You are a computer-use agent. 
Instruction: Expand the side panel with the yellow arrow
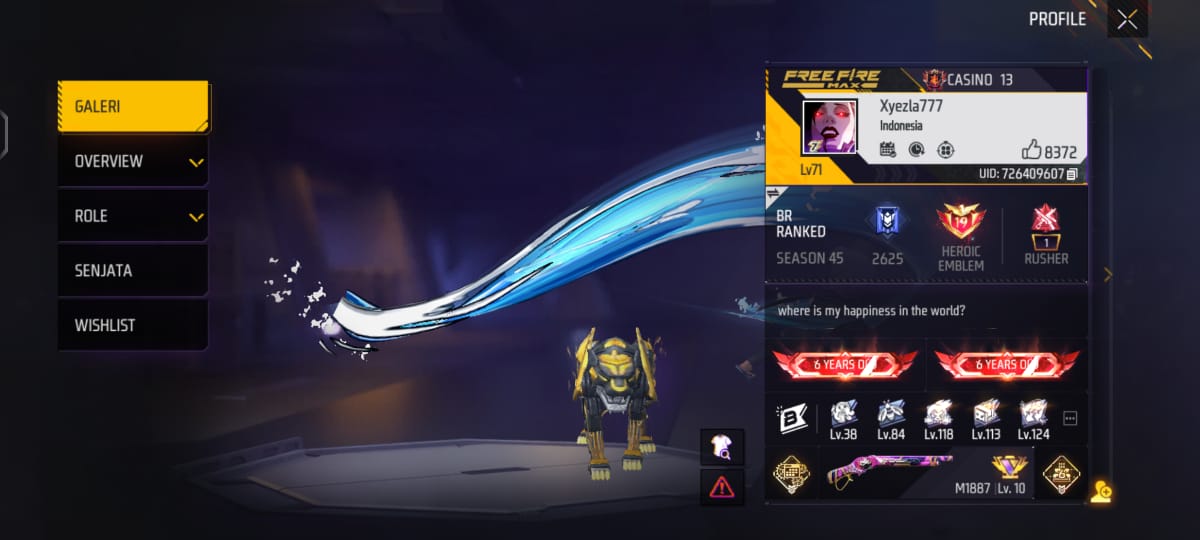pos(1107,275)
